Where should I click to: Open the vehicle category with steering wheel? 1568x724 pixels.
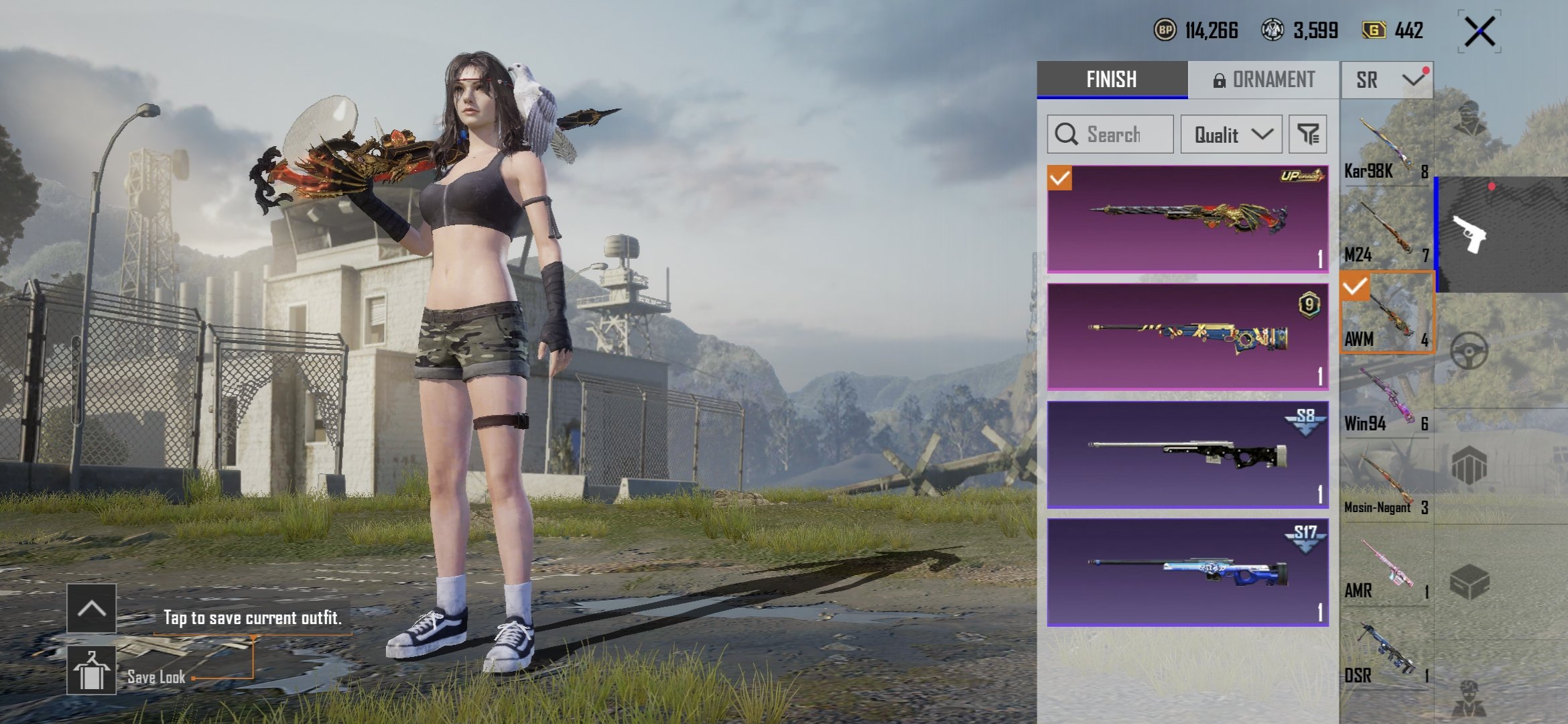1469,351
